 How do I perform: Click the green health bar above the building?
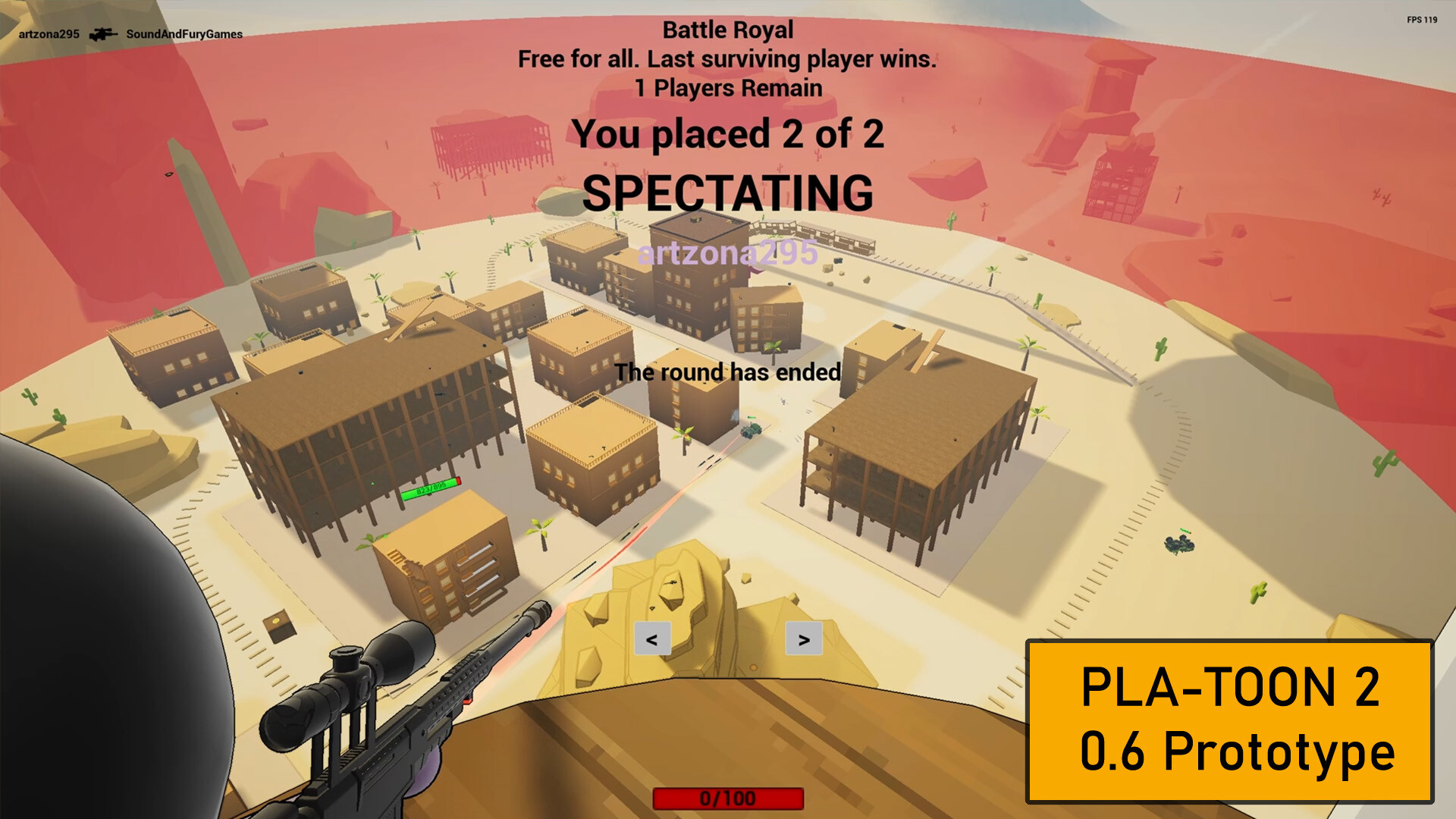coord(431,491)
